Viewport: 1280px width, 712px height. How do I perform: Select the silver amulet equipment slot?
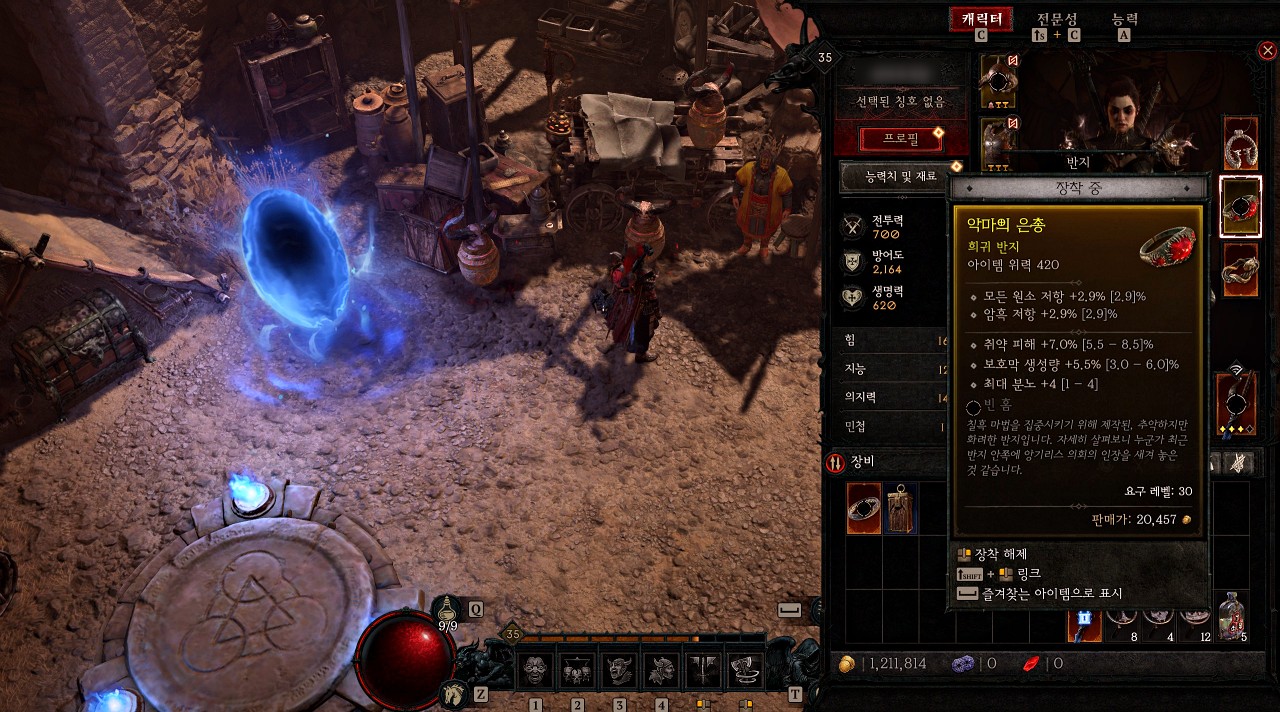(x=1240, y=143)
